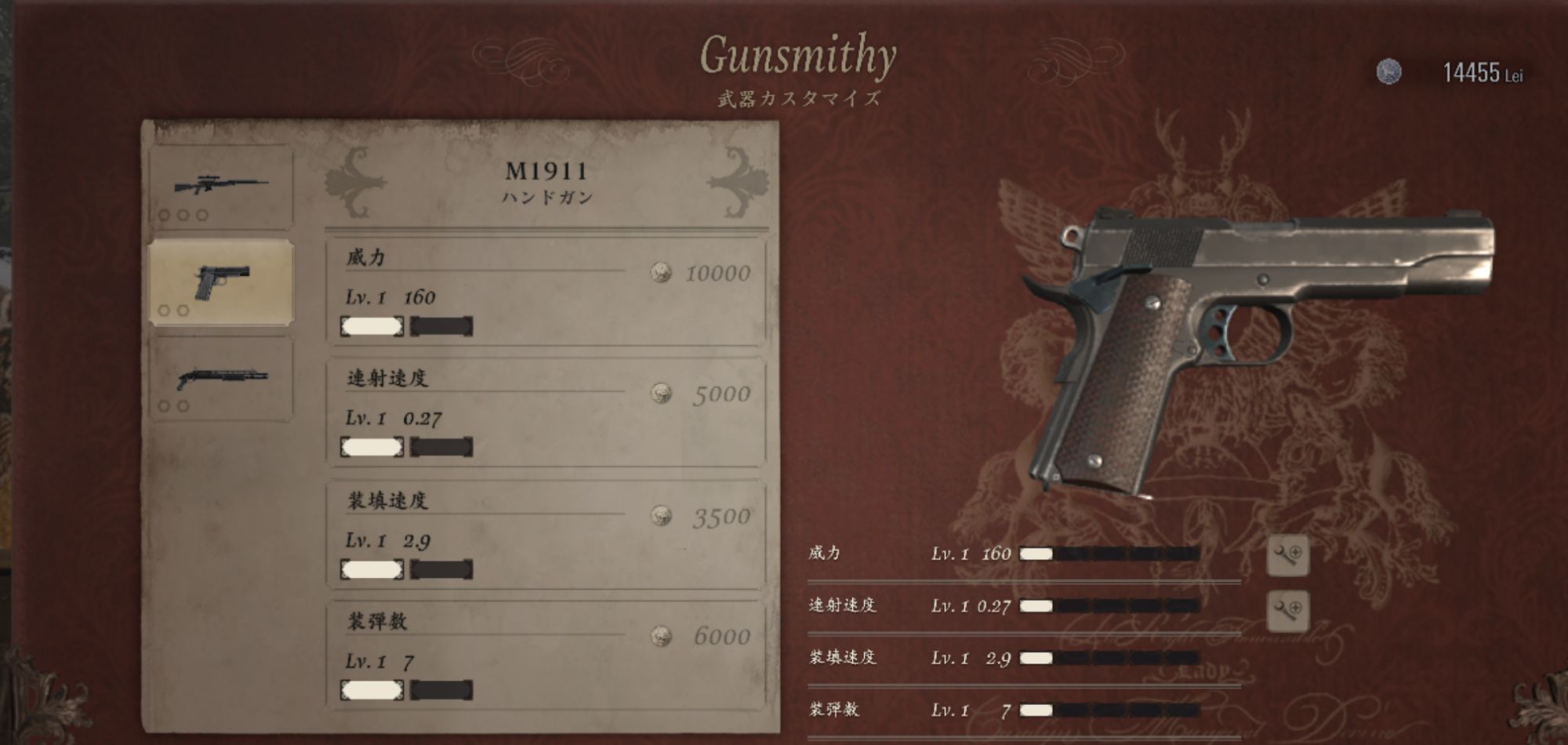Select the shotgun weapon slot
Image resolution: width=1568 pixels, height=745 pixels.
pos(221,380)
